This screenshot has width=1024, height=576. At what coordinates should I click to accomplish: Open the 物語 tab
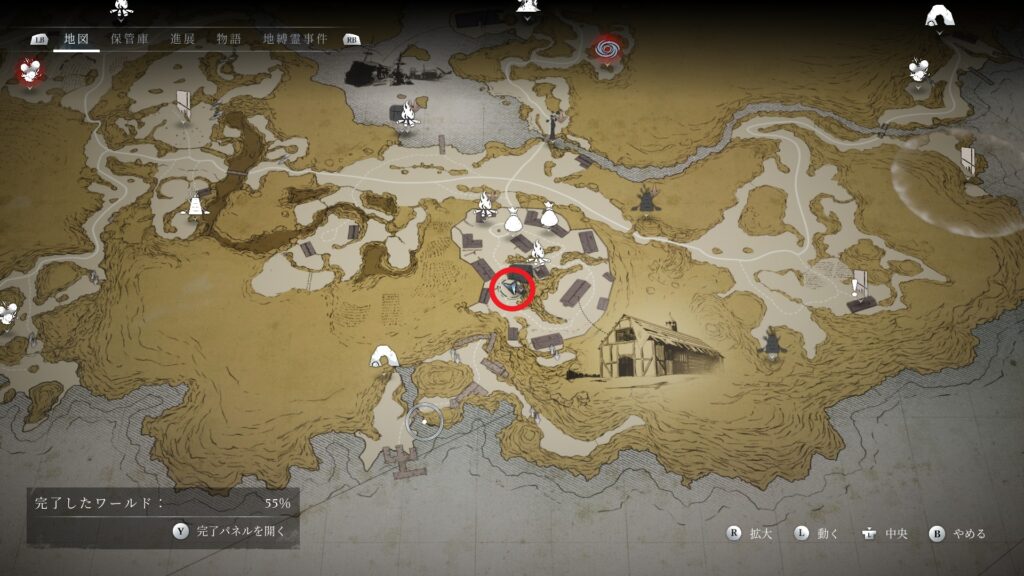click(x=229, y=39)
